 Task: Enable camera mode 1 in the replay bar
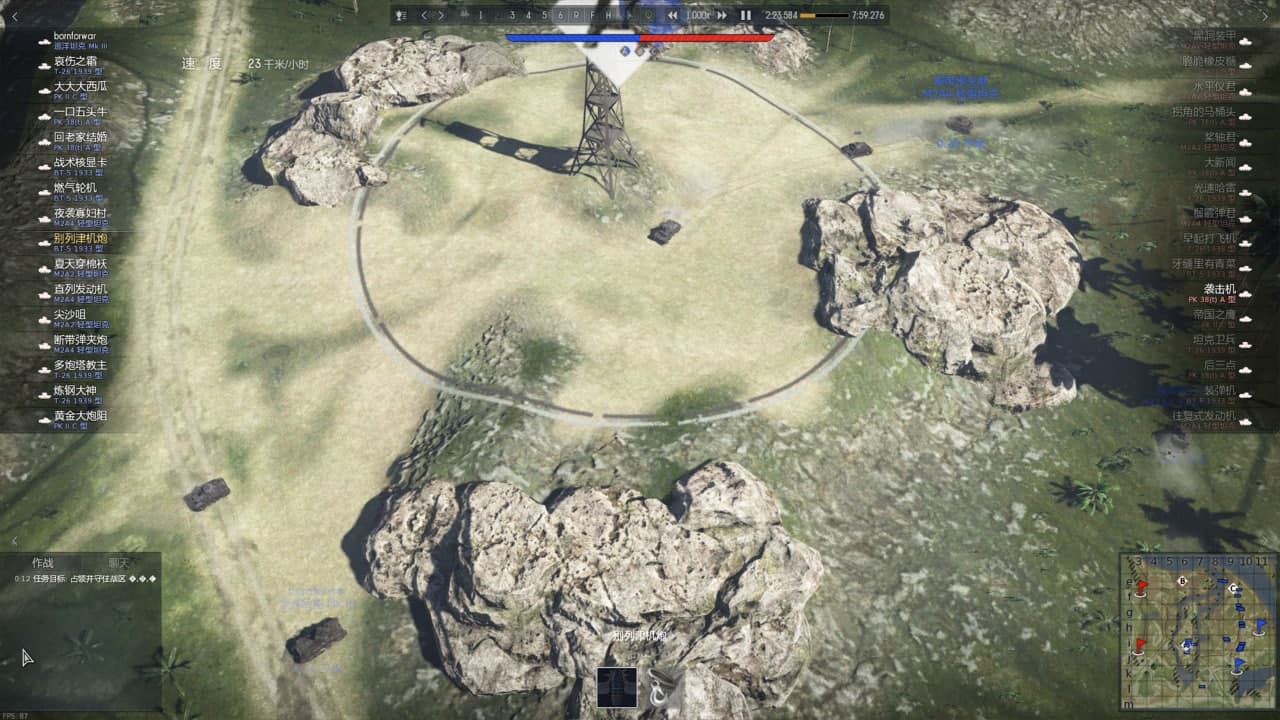click(479, 15)
